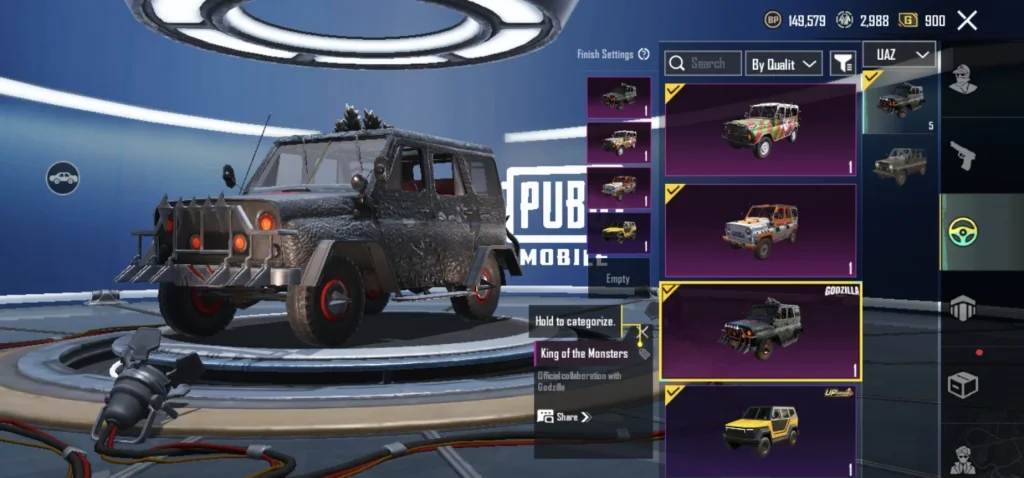Viewport: 1024px width, 478px height.
Task: Switch to the character outfit tab
Action: [x=962, y=79]
